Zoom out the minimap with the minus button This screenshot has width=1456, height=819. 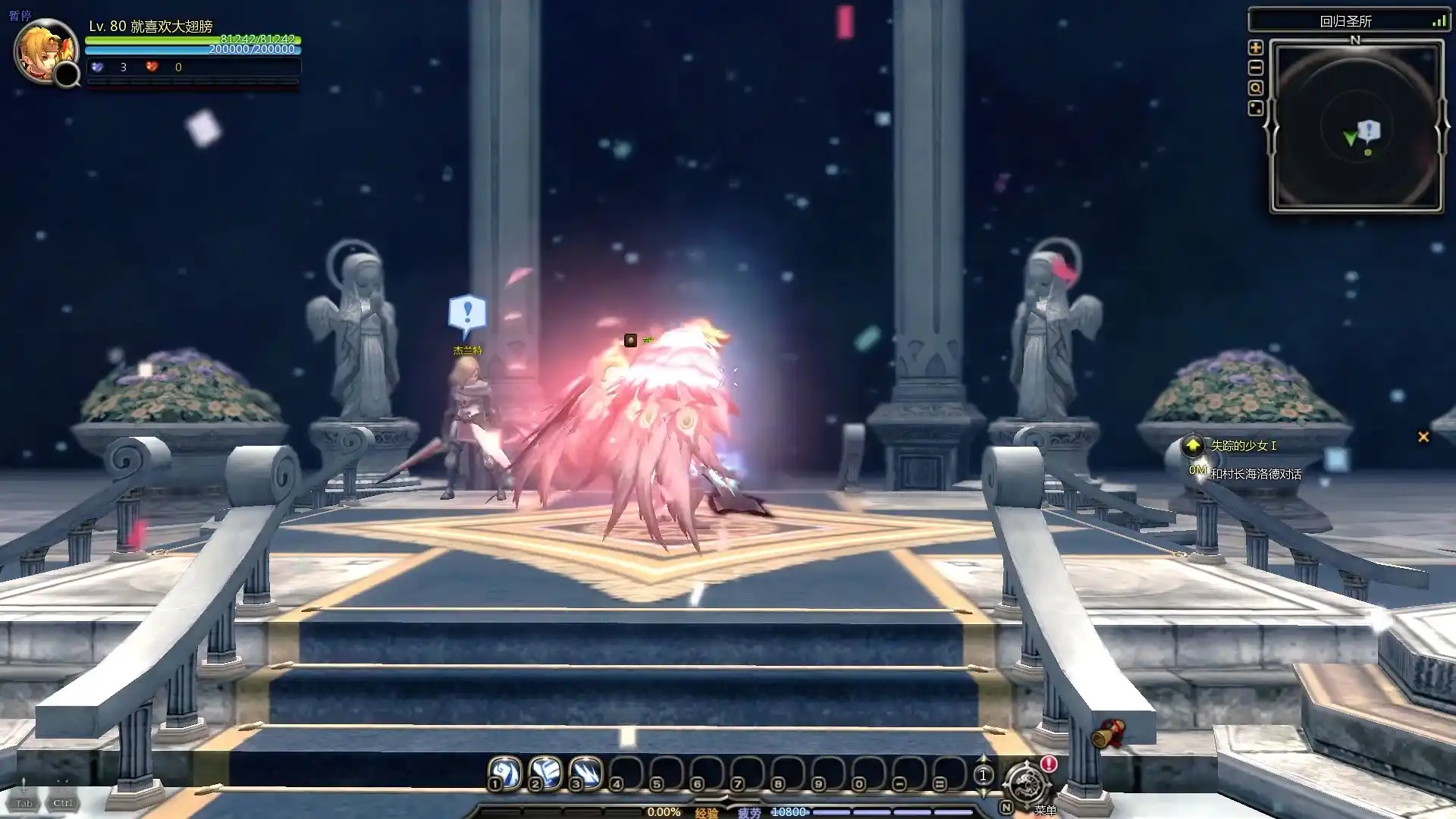(1256, 68)
